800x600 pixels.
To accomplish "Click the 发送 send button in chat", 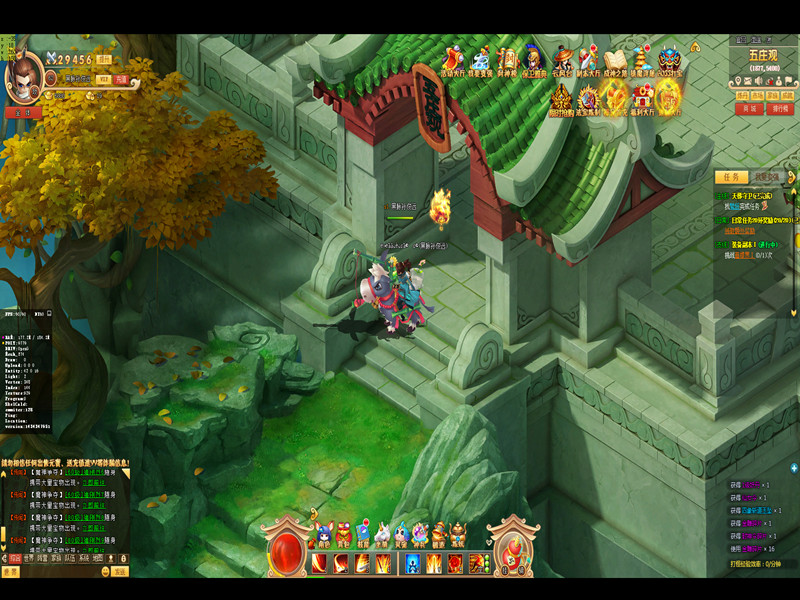I will 119,572.
